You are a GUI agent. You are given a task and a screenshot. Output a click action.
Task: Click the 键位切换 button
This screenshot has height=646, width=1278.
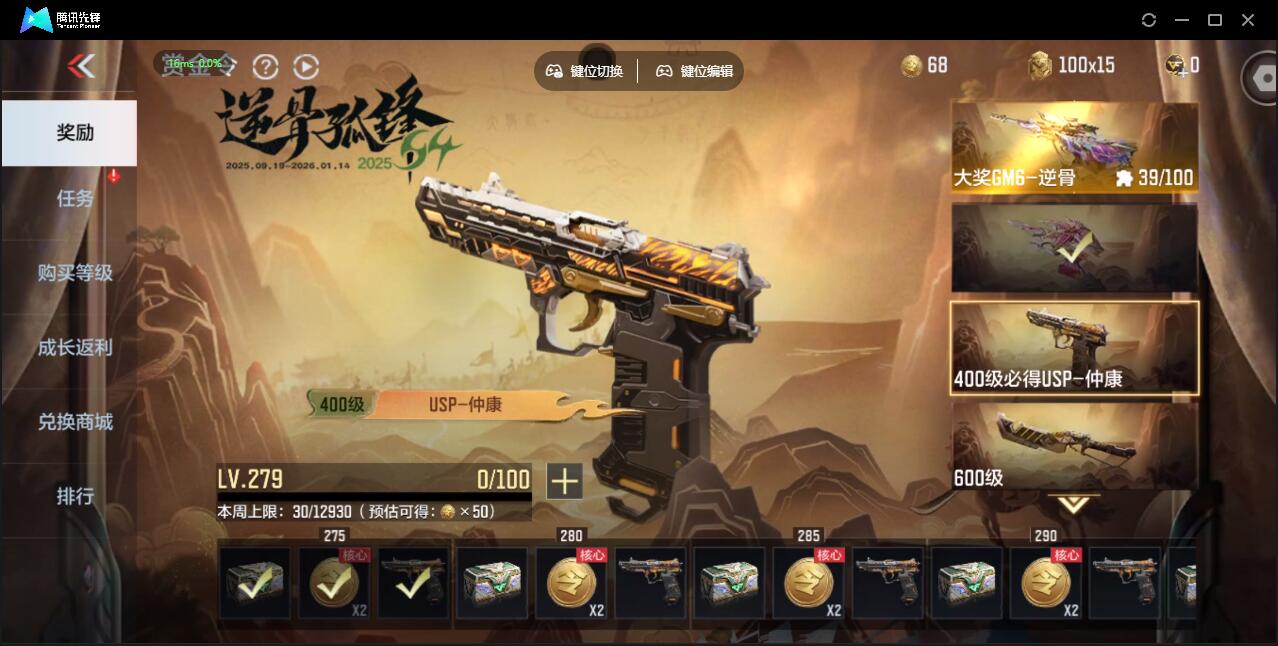(585, 71)
